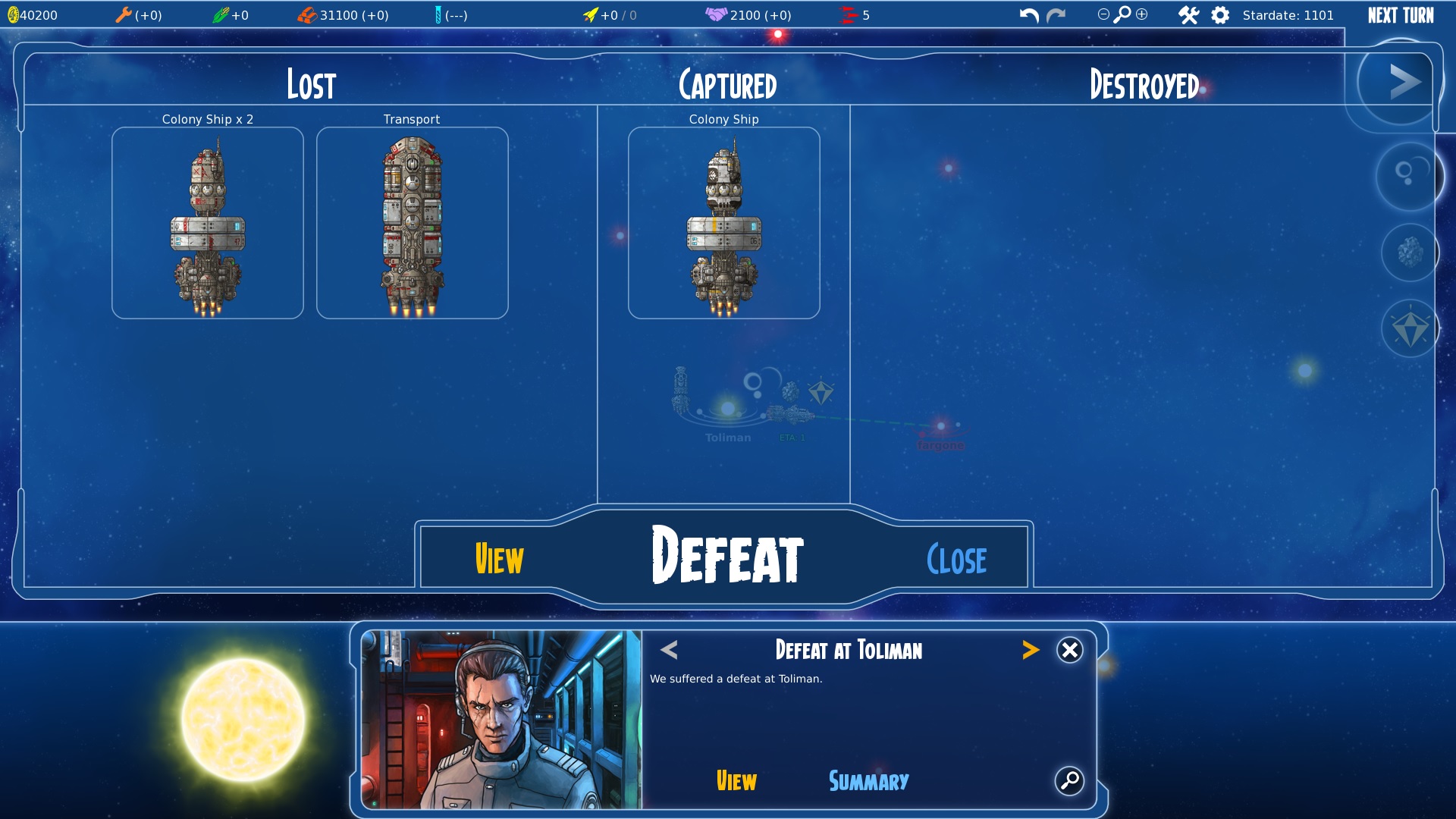
Task: Click View in the Toliman notification
Action: (x=736, y=781)
